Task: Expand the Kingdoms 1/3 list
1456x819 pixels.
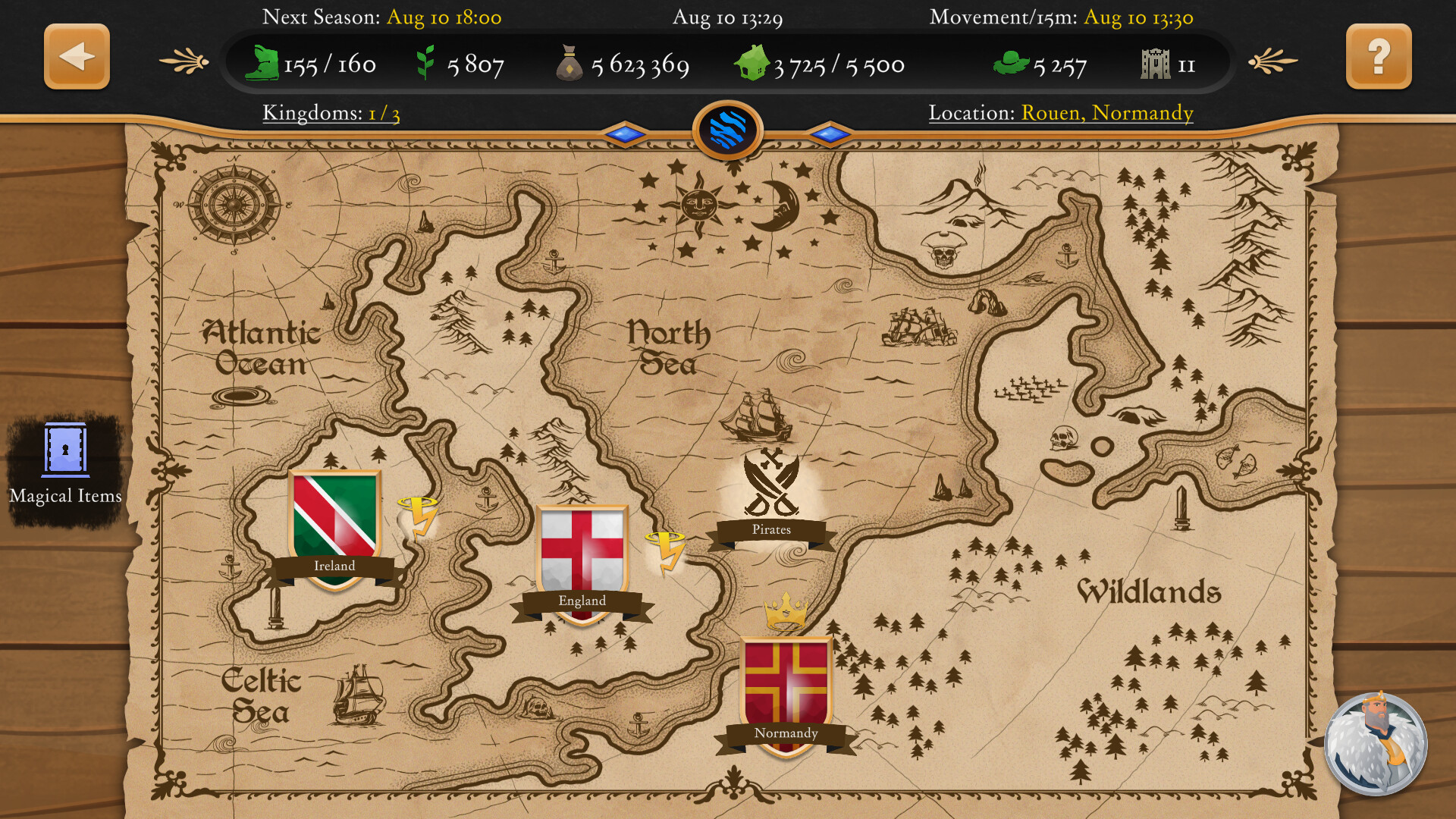Action: [330, 113]
